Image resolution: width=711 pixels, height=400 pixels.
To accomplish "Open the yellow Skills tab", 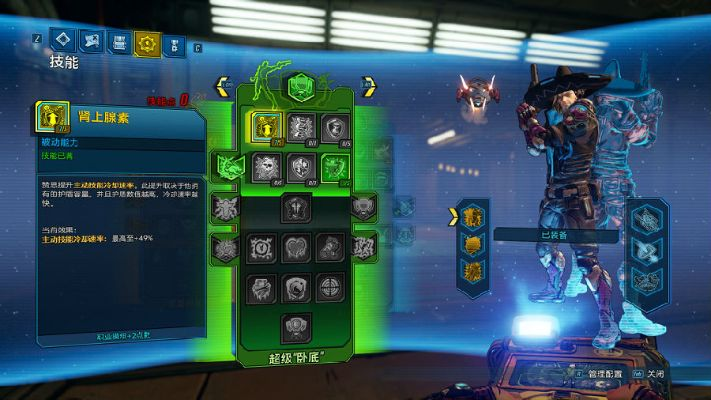I will point(148,43).
